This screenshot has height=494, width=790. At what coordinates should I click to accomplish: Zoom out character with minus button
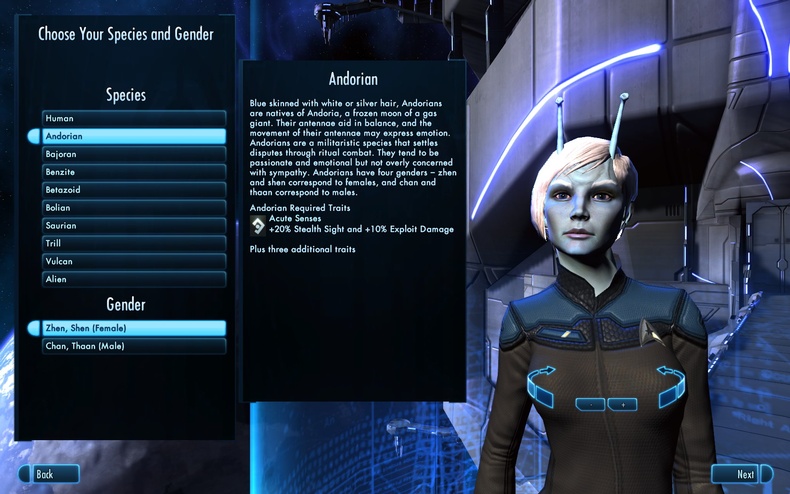pyautogui.click(x=591, y=404)
